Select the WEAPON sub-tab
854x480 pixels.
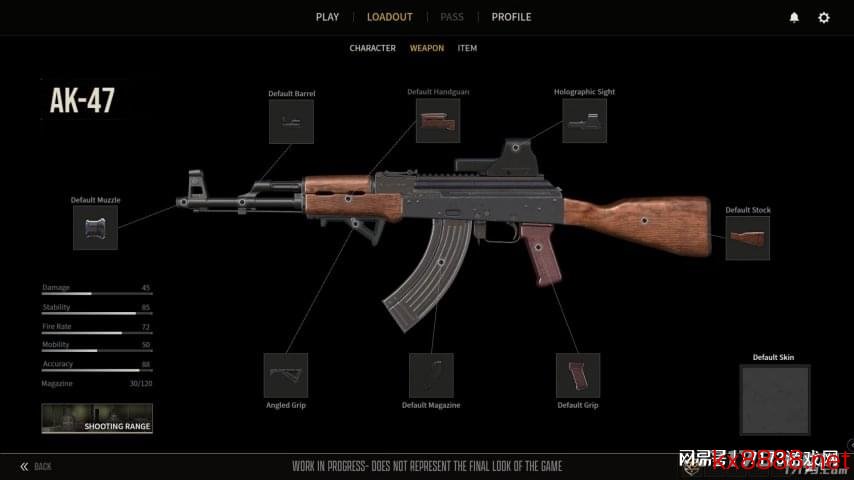(427, 48)
